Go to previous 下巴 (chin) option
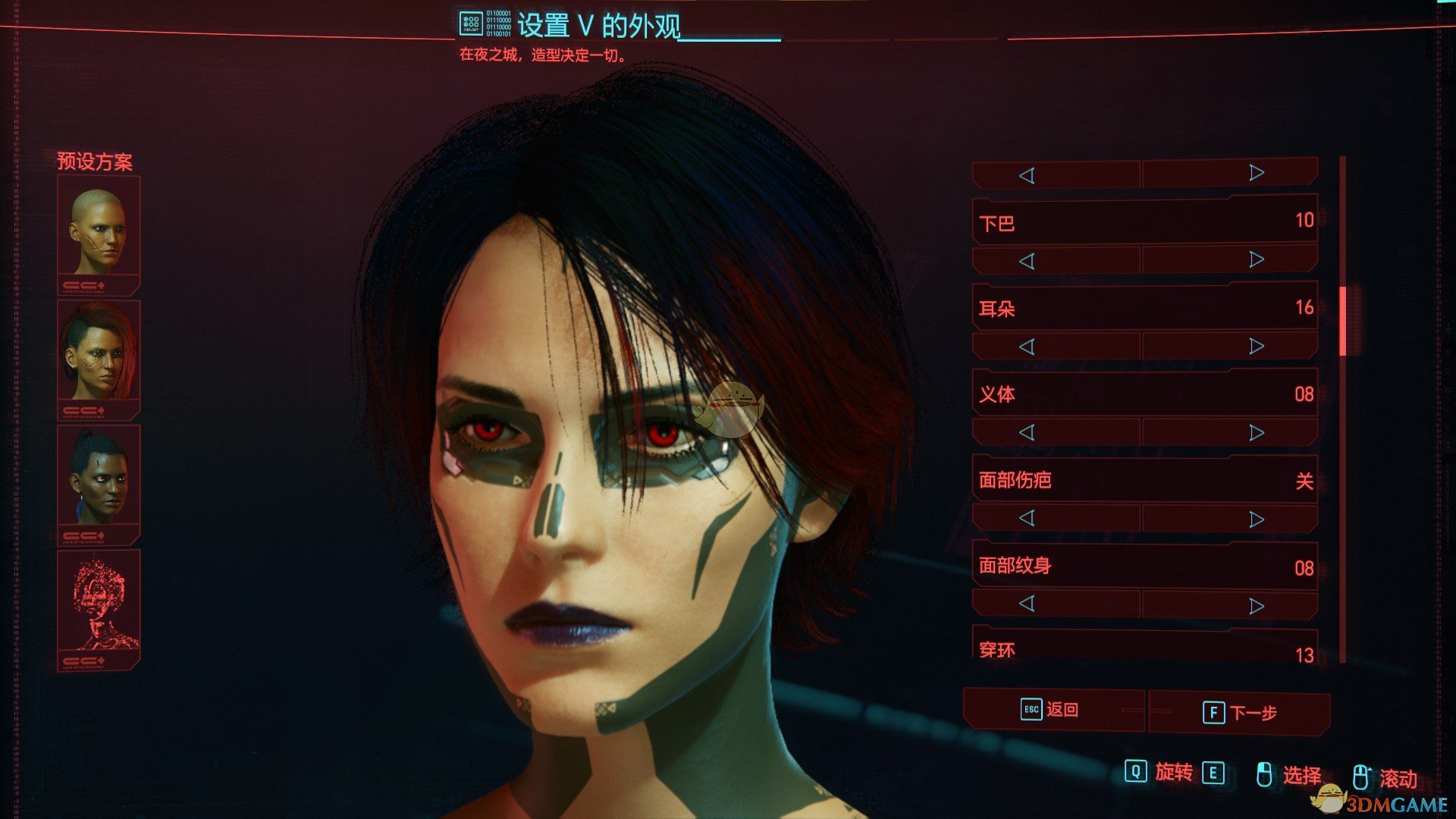Image resolution: width=1456 pixels, height=819 pixels. pyautogui.click(x=1027, y=262)
